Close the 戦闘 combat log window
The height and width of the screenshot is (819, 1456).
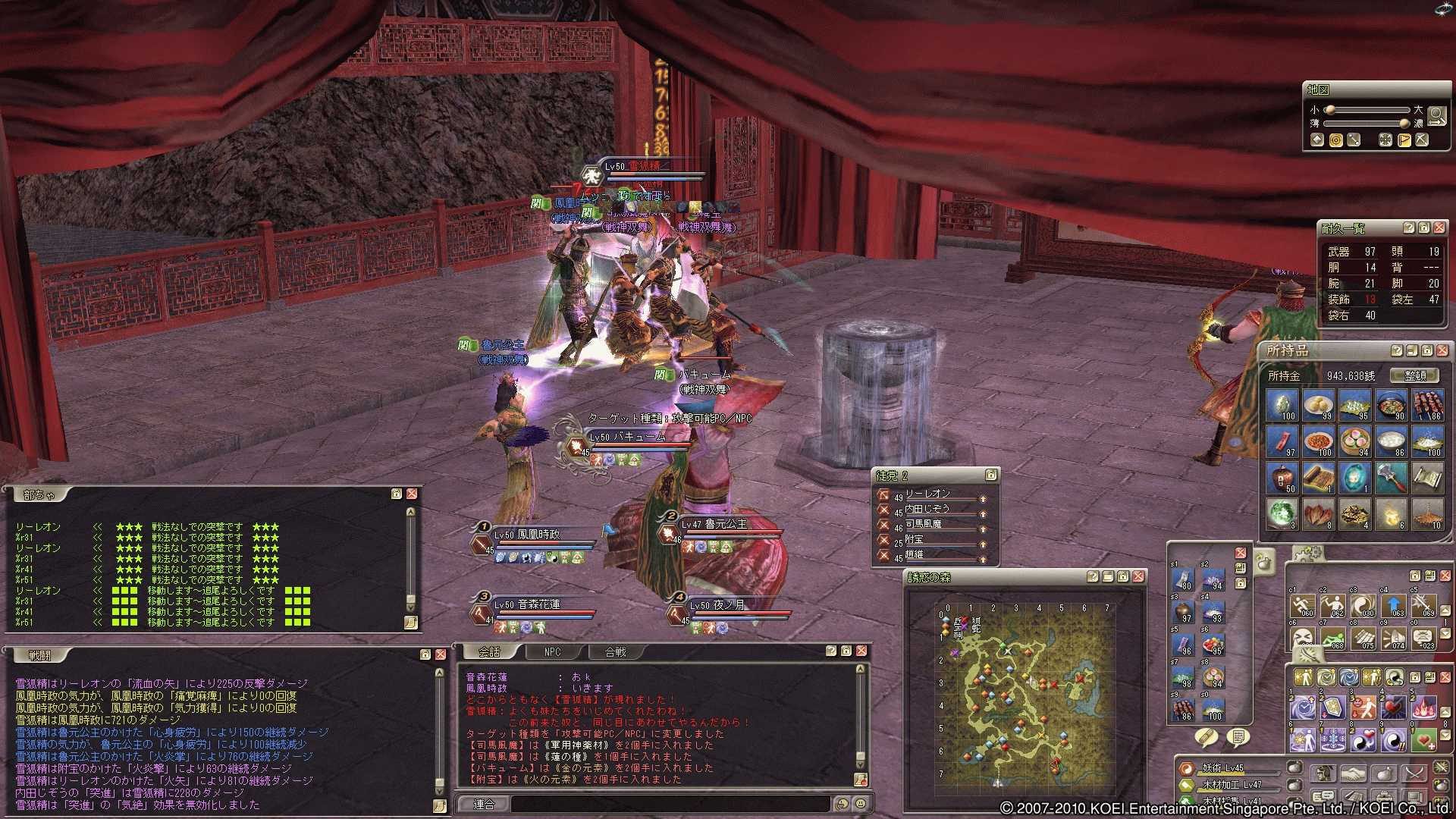pyautogui.click(x=440, y=654)
